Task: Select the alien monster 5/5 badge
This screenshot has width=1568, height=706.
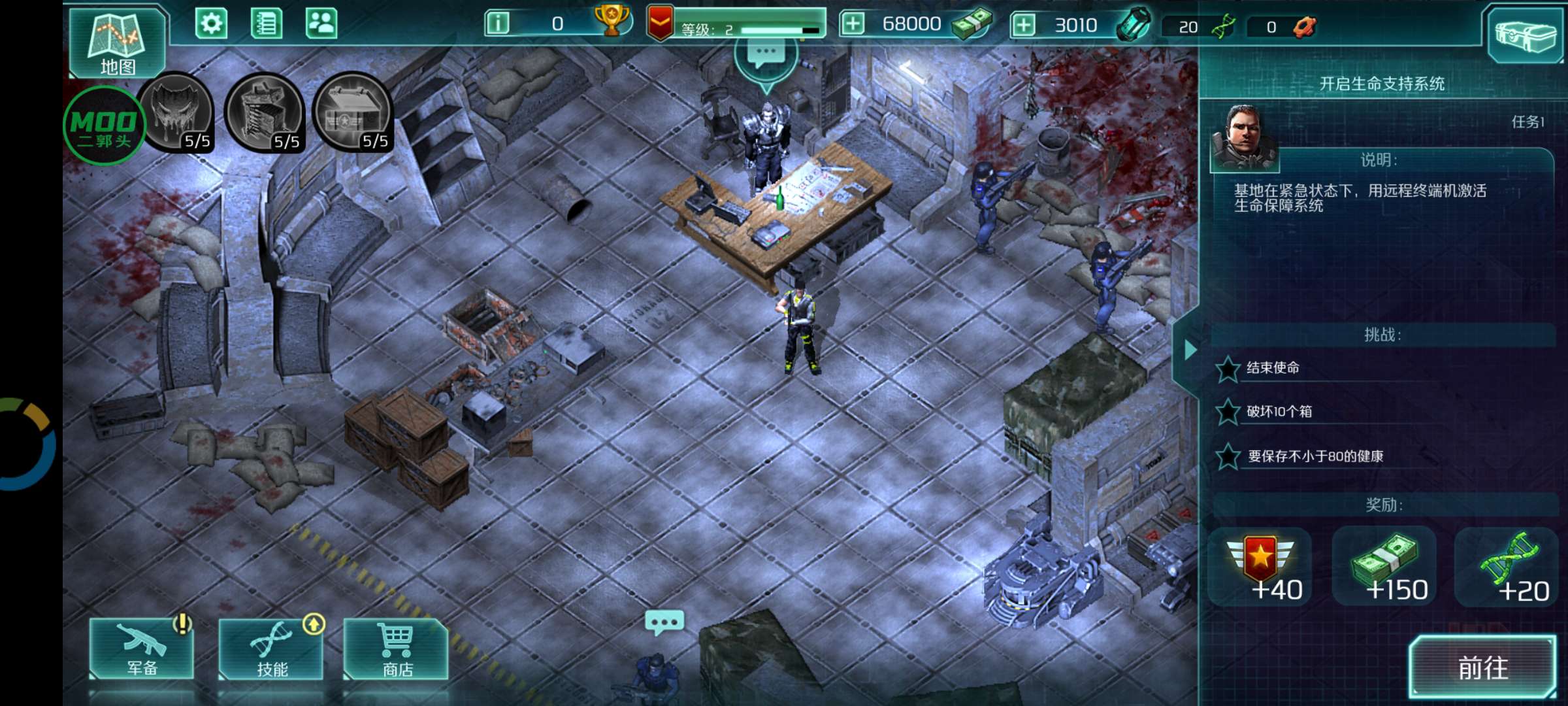Action: point(176,112)
